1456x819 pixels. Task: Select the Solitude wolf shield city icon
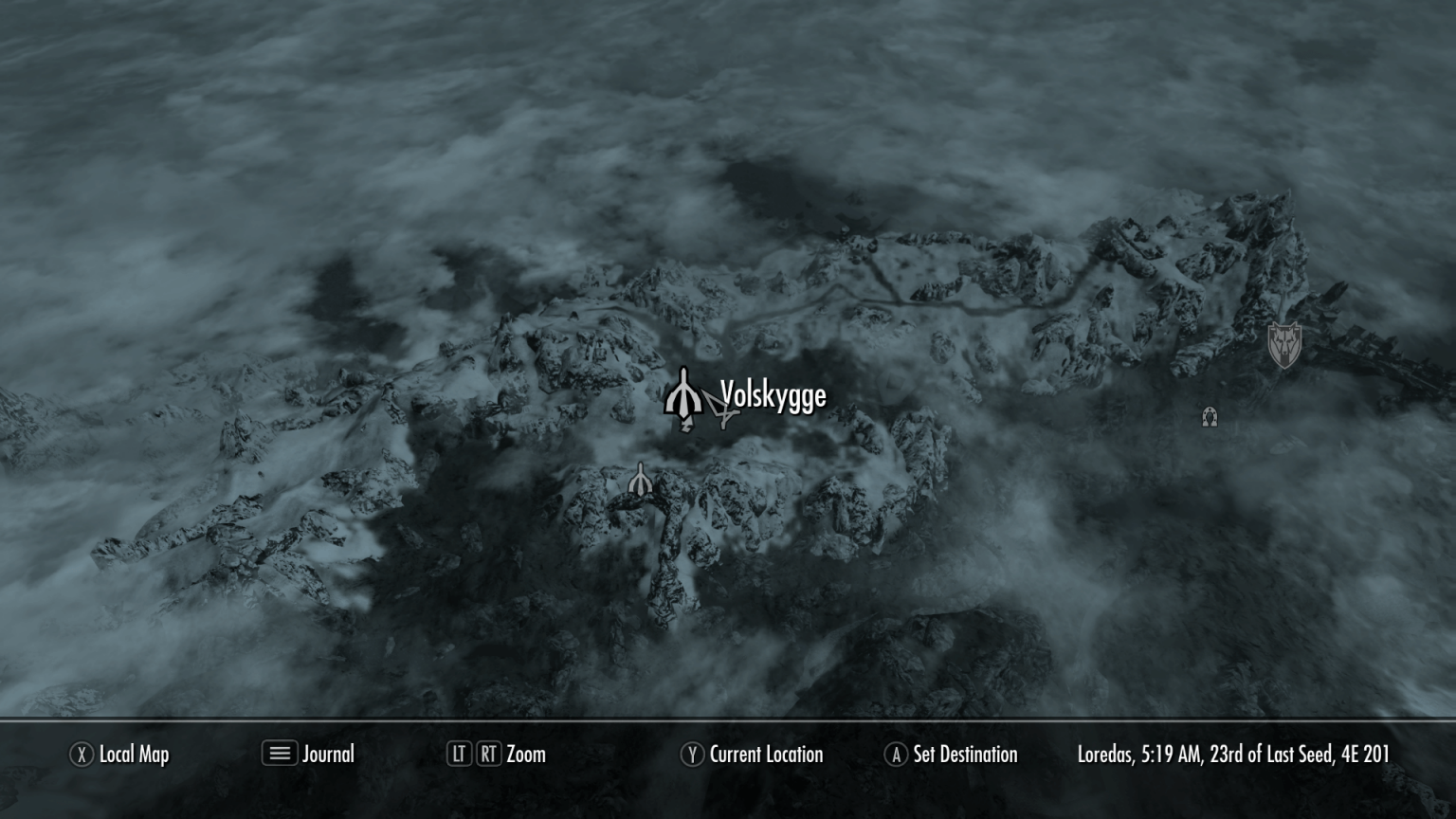(1285, 343)
